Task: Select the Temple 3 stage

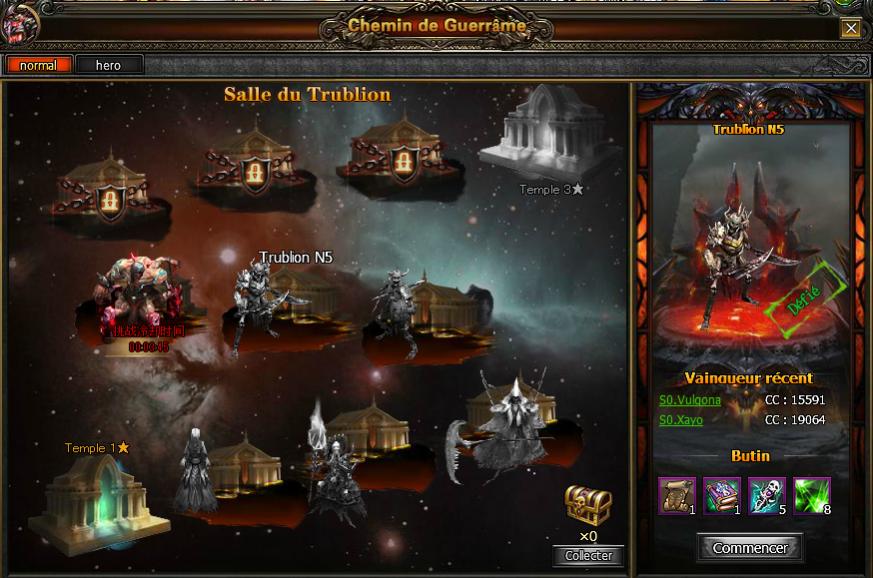Action: pyautogui.click(x=540, y=135)
